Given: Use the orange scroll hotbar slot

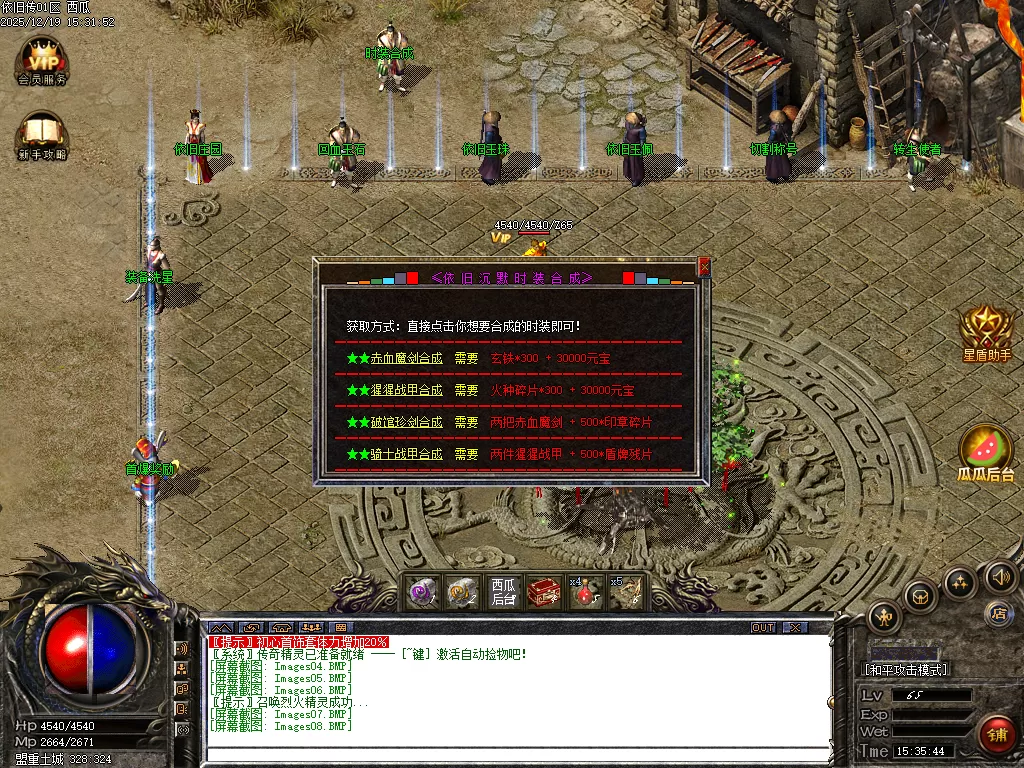Looking at the screenshot, I should point(462,592).
